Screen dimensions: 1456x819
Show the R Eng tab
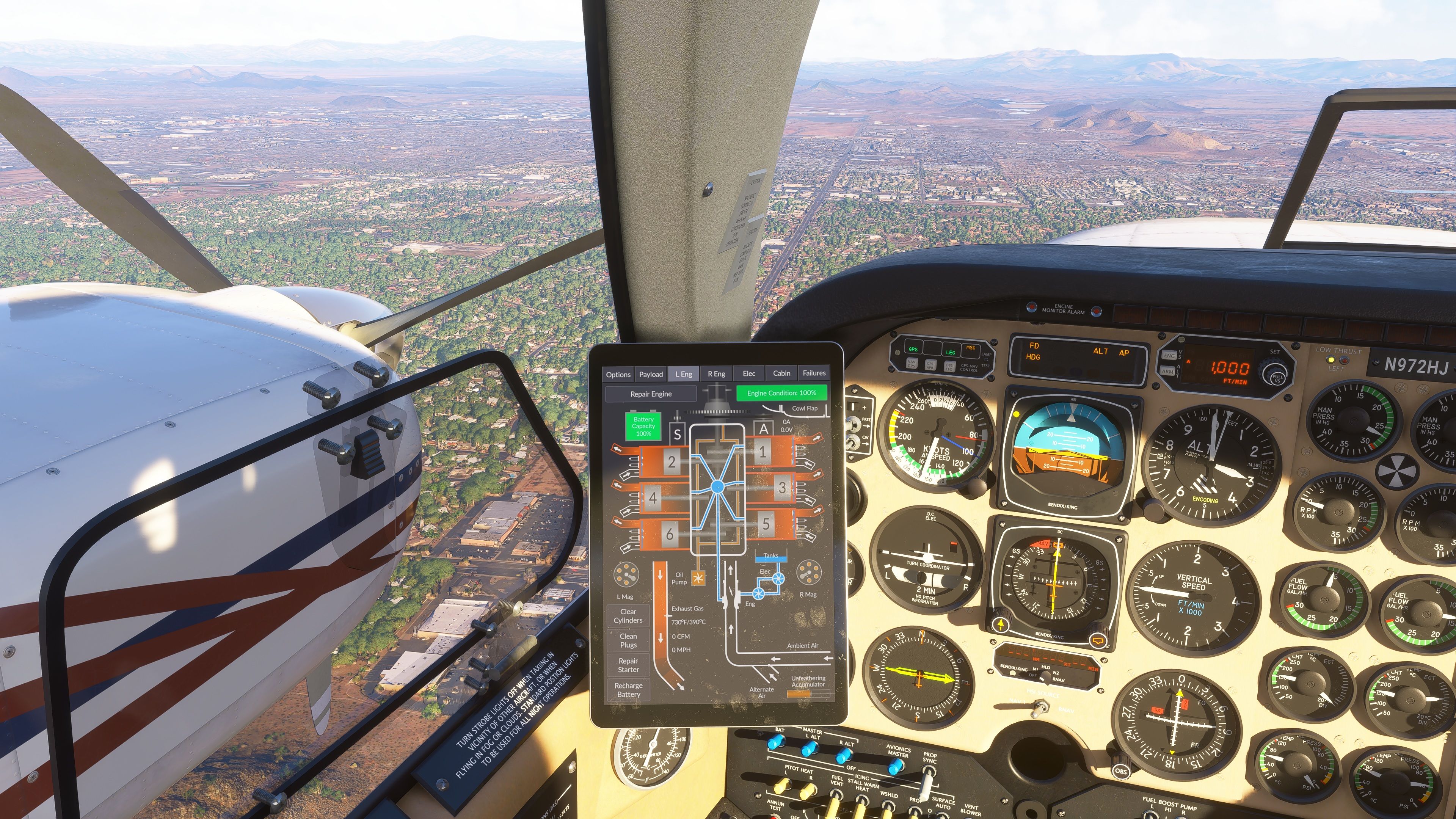click(x=716, y=373)
